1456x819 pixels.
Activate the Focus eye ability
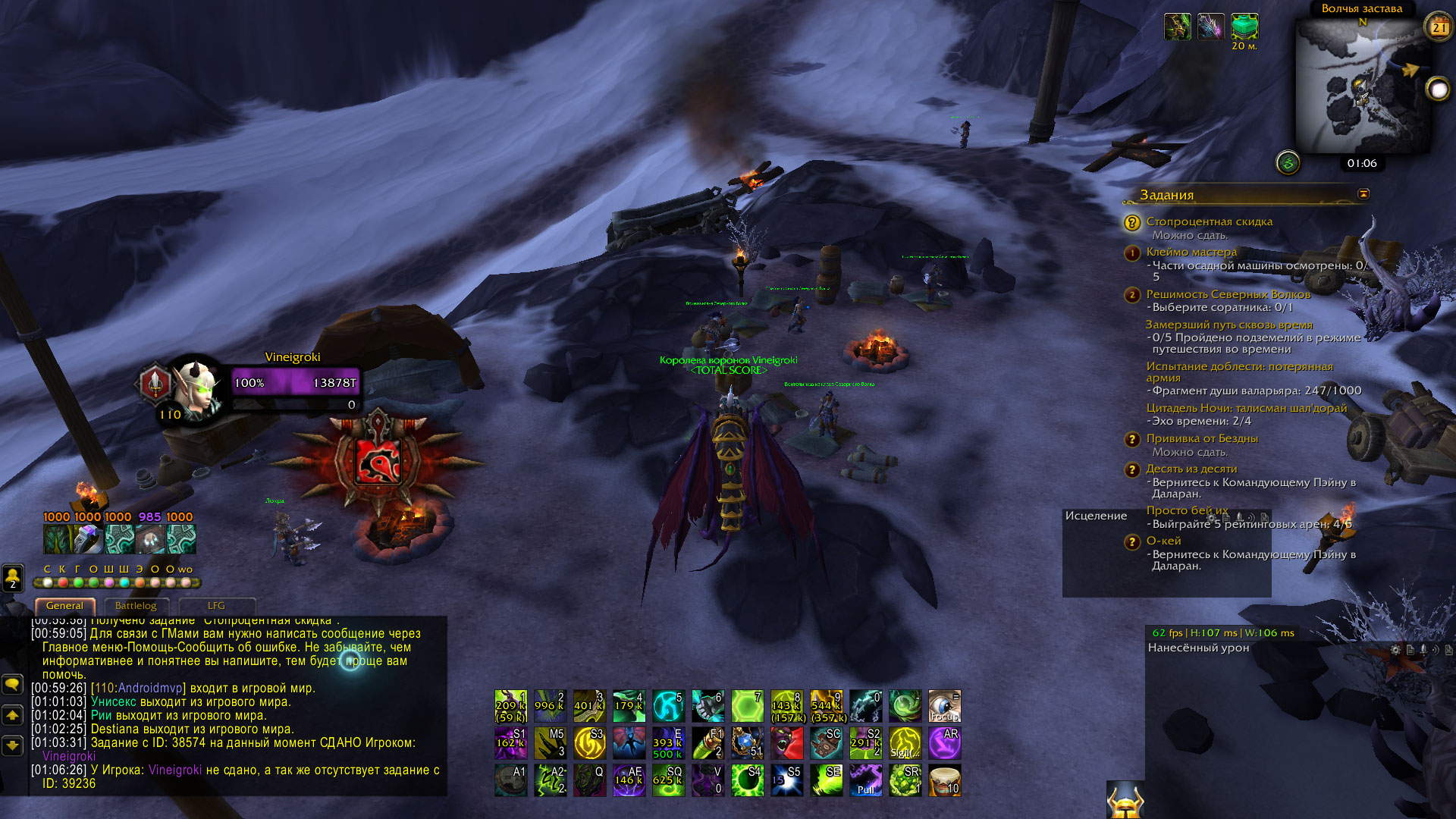[x=944, y=706]
